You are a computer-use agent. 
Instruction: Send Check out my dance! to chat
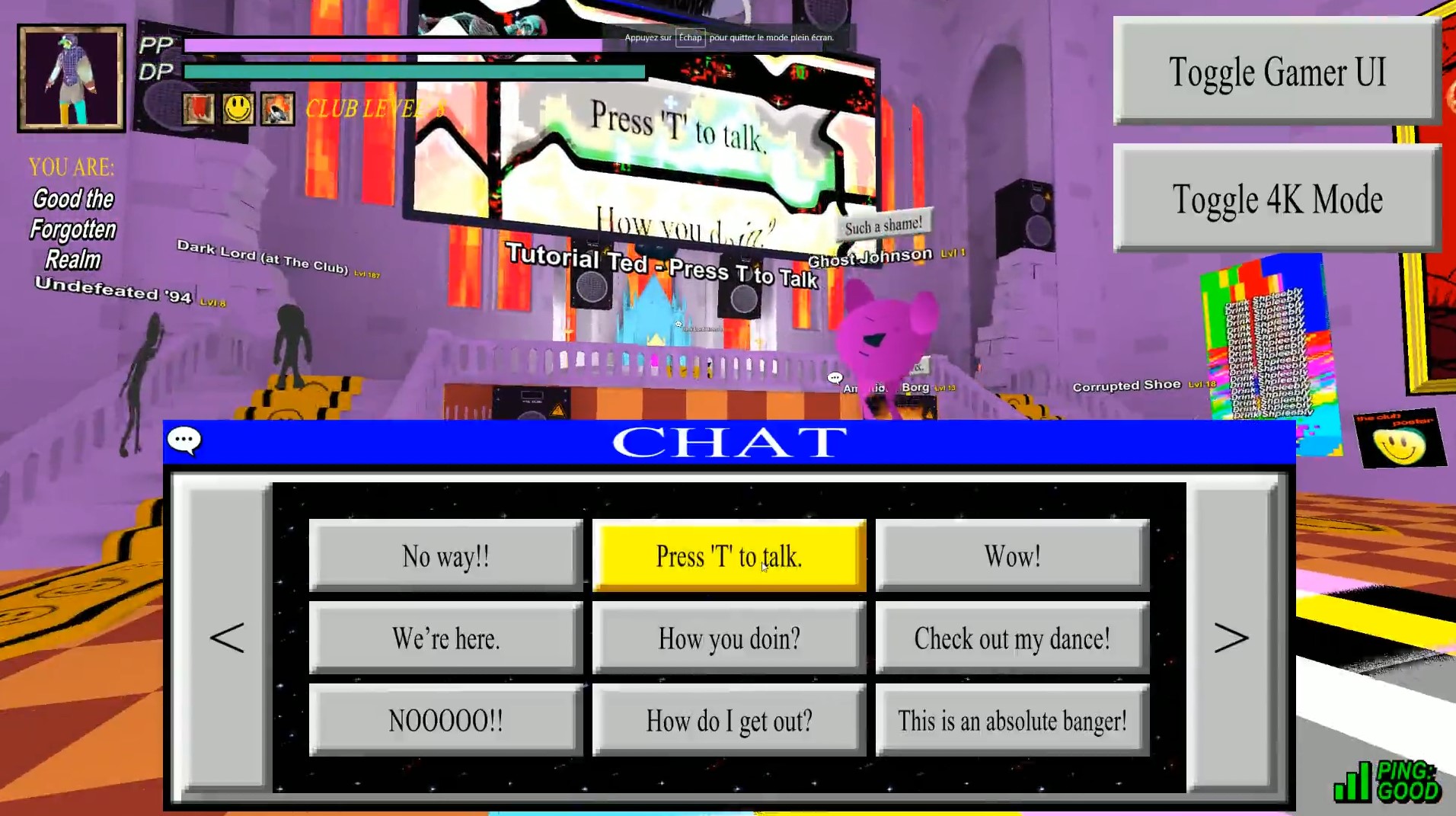(1012, 638)
